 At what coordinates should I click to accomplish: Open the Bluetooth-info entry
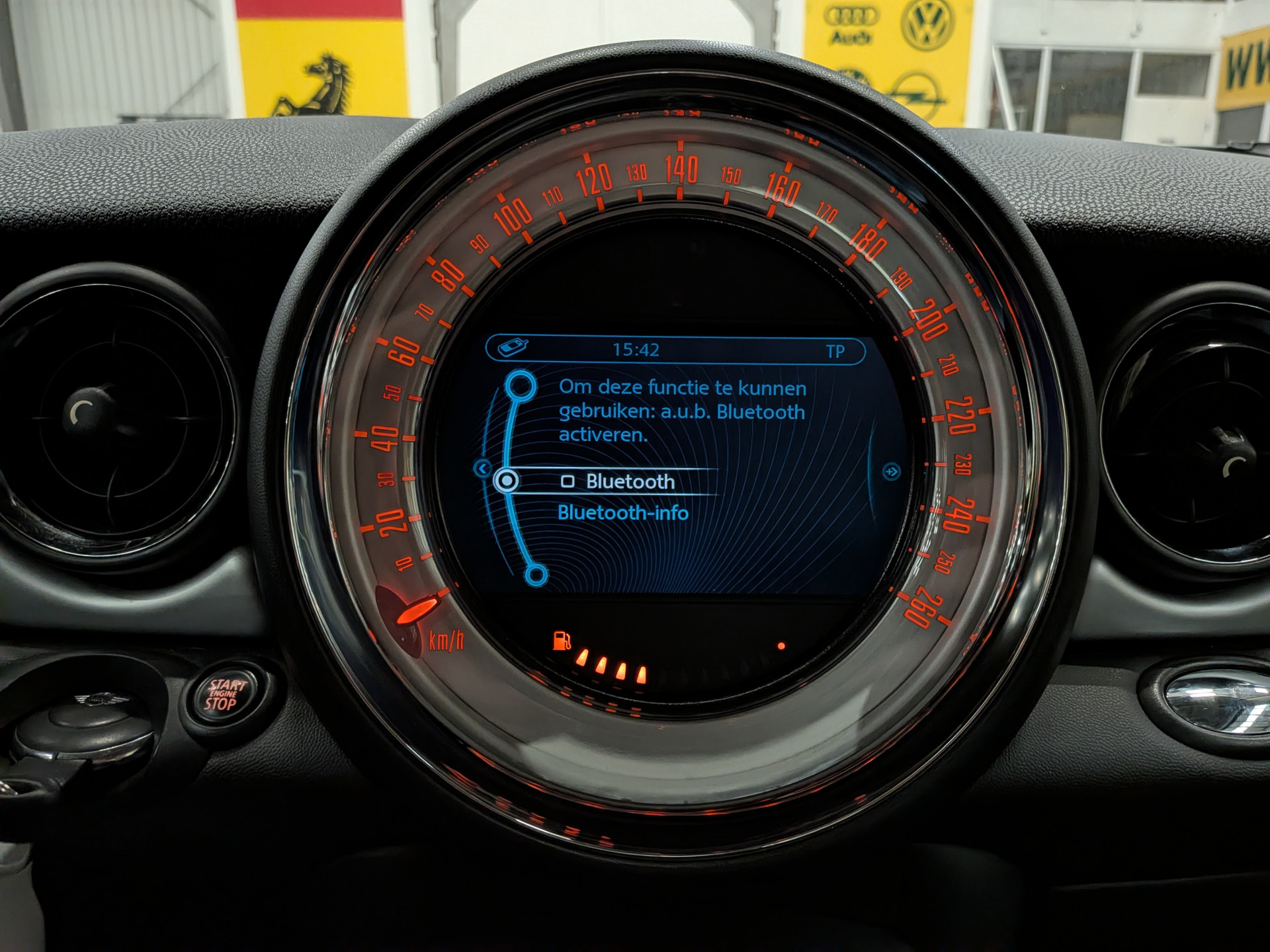click(622, 513)
